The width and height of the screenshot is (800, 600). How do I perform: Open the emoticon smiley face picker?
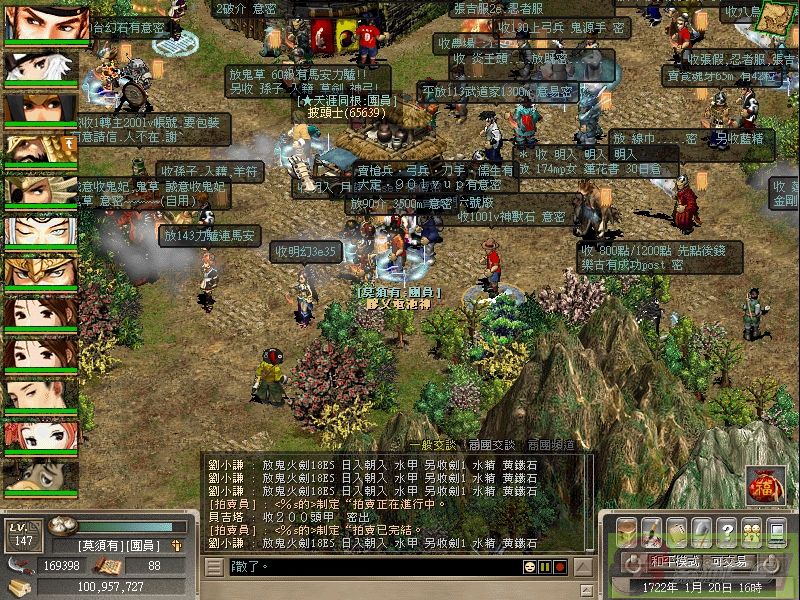click(x=528, y=567)
